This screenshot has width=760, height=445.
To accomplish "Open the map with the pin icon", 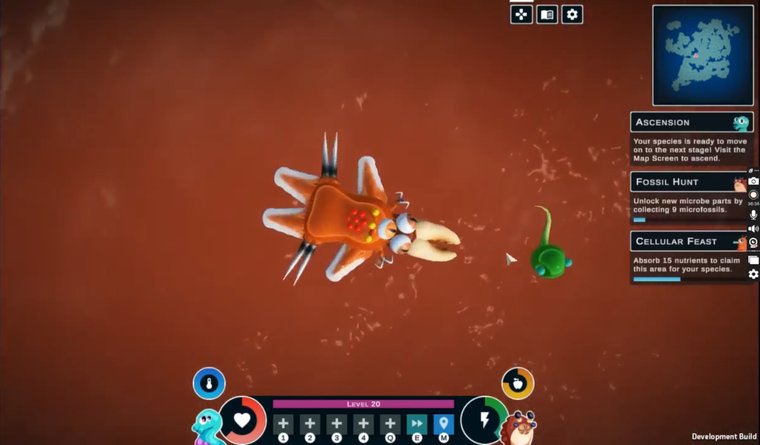I will coord(444,424).
